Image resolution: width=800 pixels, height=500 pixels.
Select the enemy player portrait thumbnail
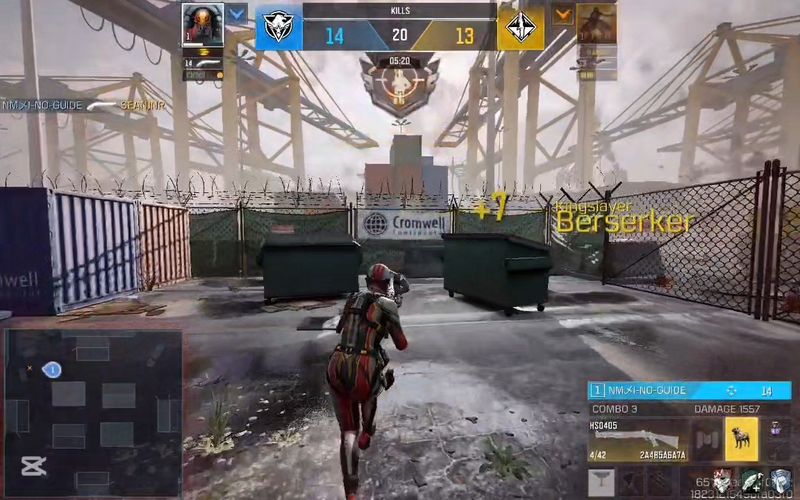[596, 24]
